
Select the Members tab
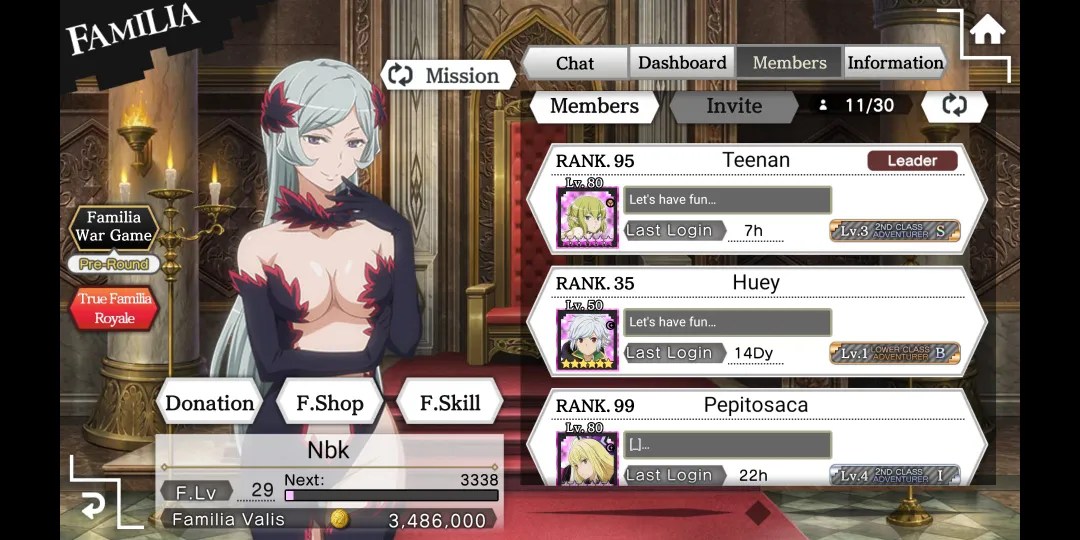pos(789,63)
